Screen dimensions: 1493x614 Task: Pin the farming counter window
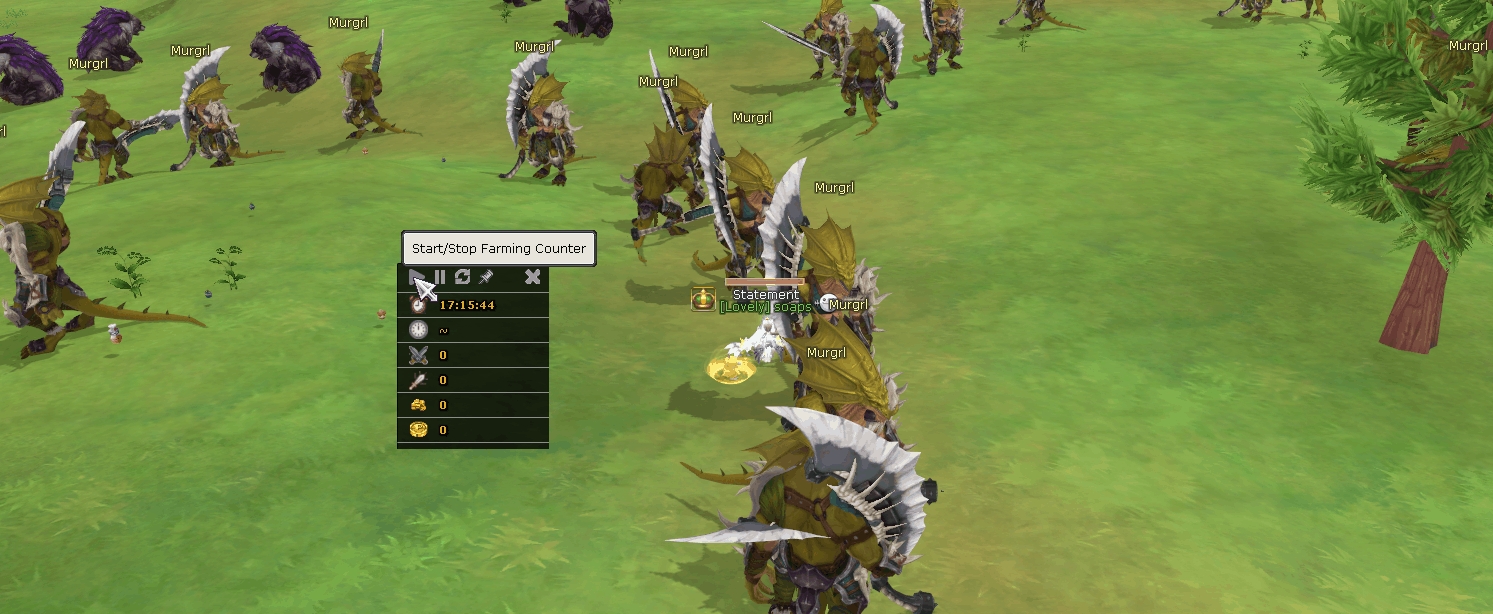(486, 277)
